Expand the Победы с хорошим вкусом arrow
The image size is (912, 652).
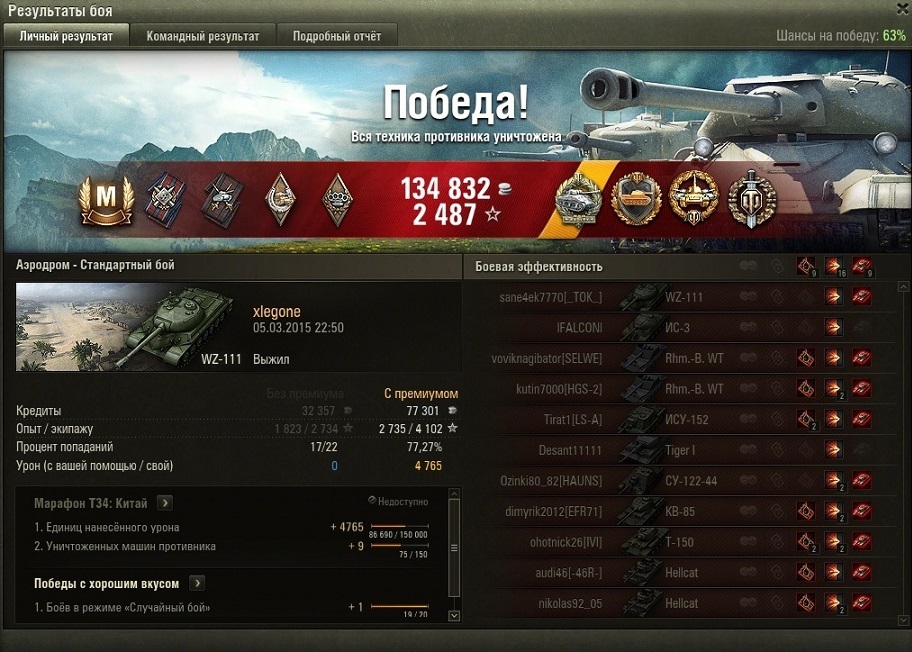198,583
